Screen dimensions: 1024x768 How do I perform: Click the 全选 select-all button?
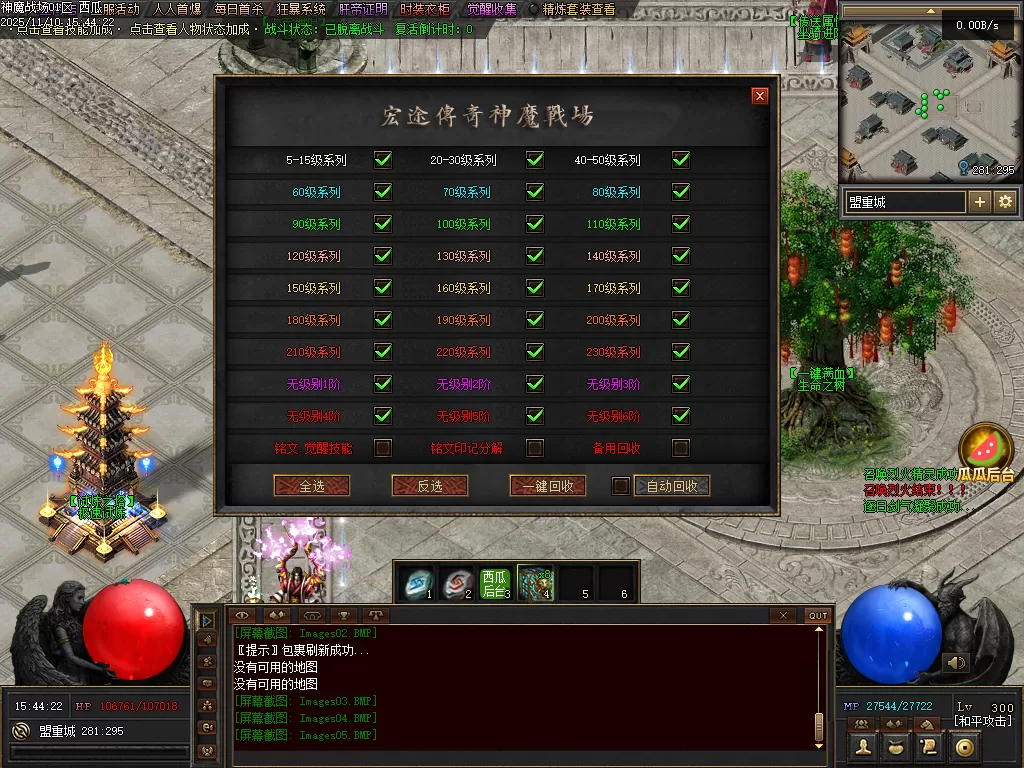(311, 486)
